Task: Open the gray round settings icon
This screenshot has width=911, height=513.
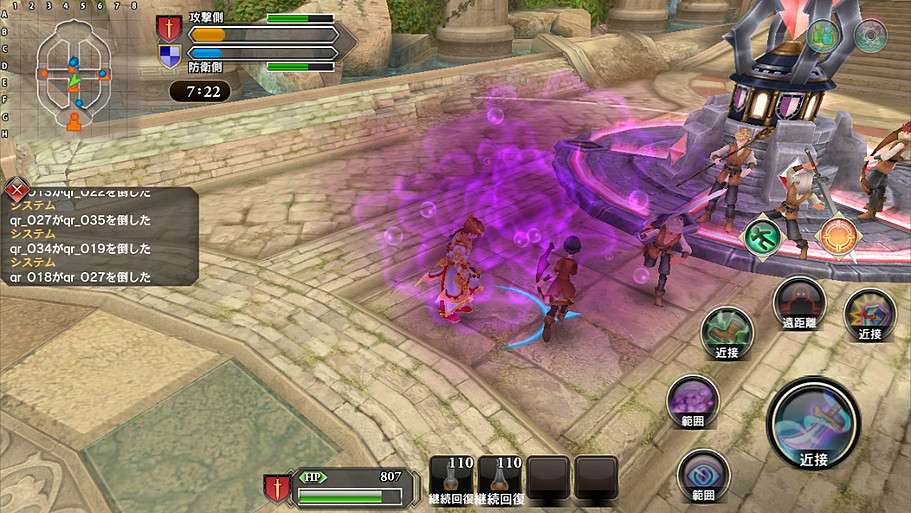Action: click(870, 36)
